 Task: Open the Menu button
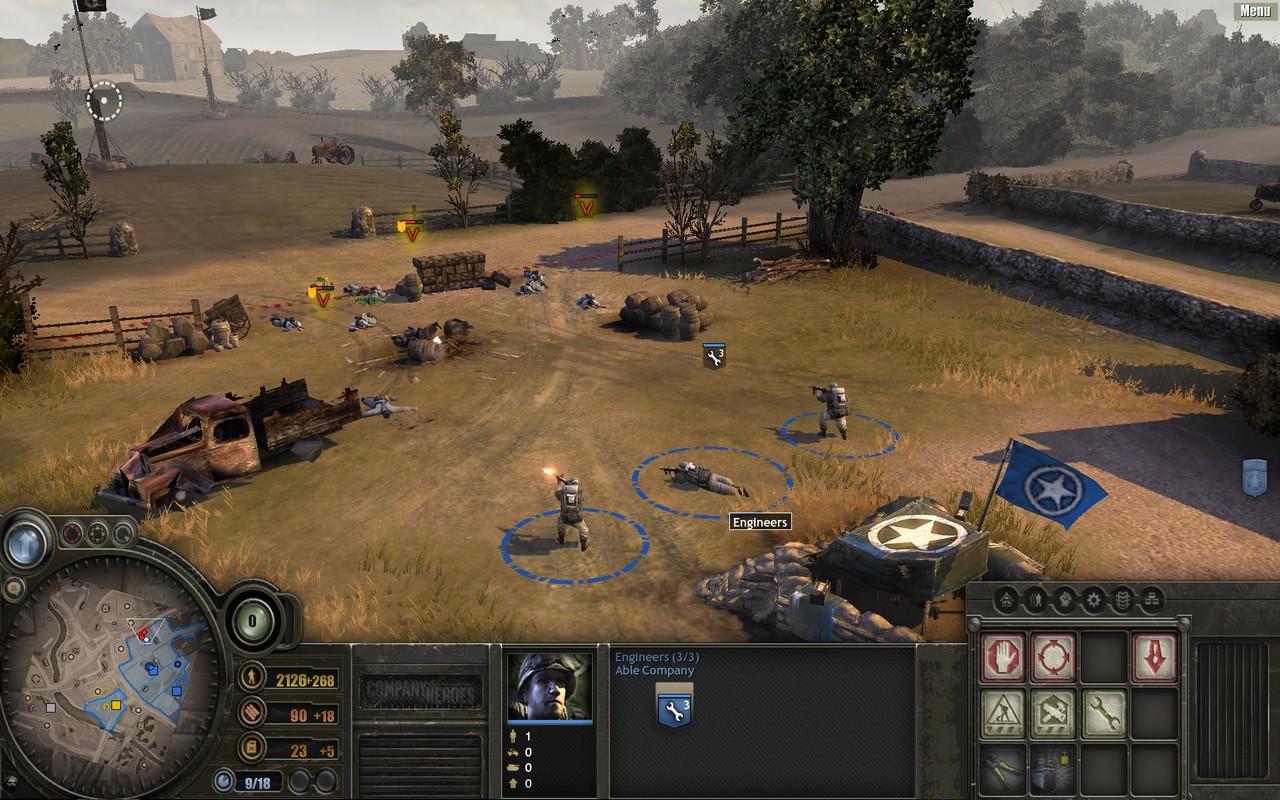(x=1255, y=11)
